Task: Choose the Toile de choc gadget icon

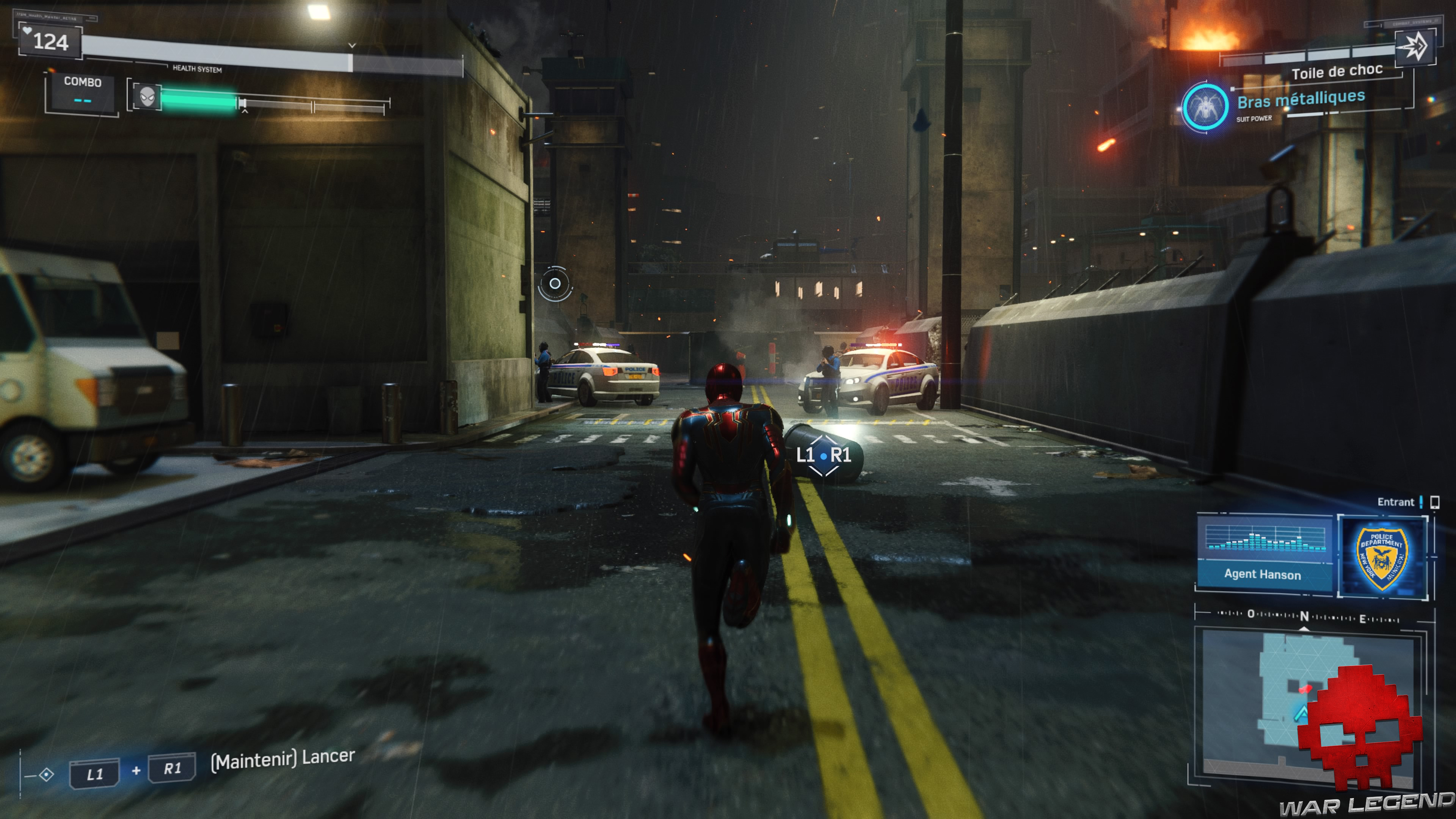Action: (x=1415, y=47)
